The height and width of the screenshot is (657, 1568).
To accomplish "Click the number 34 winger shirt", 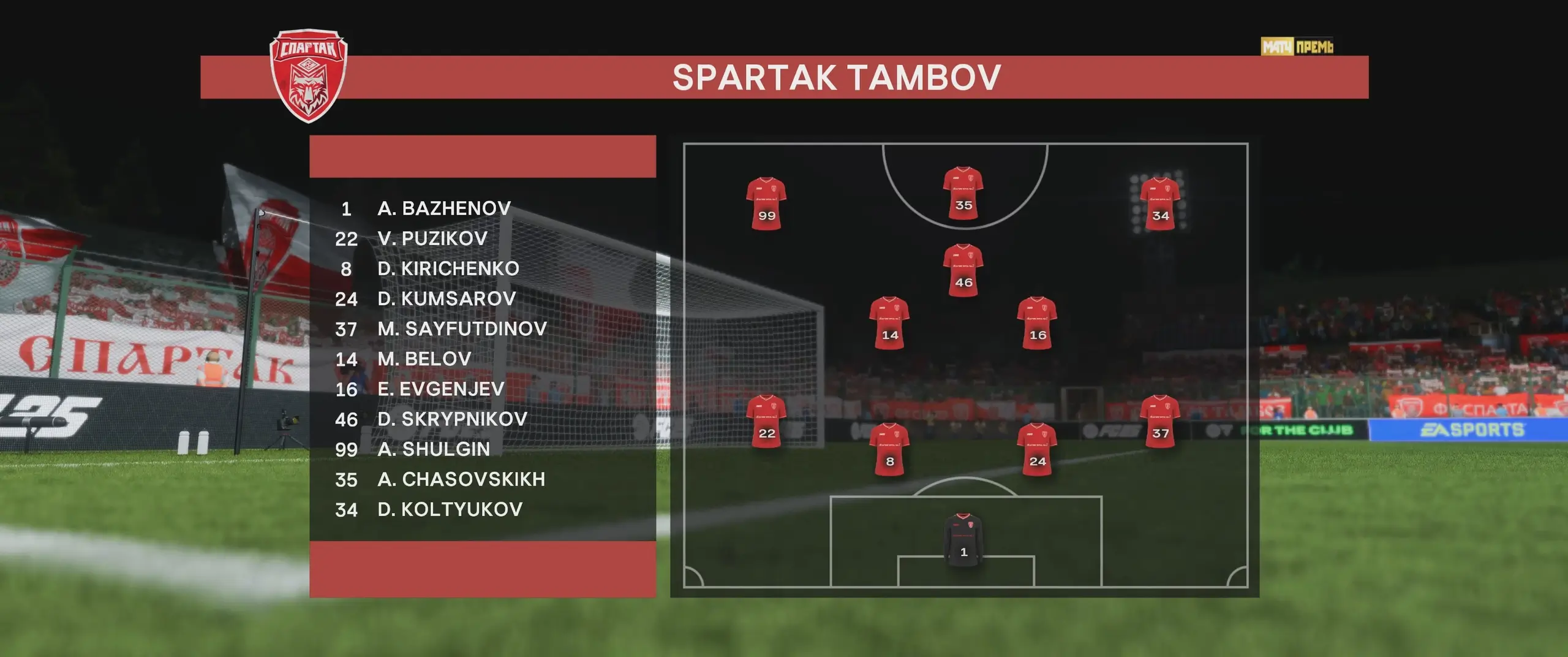I will (x=1160, y=203).
